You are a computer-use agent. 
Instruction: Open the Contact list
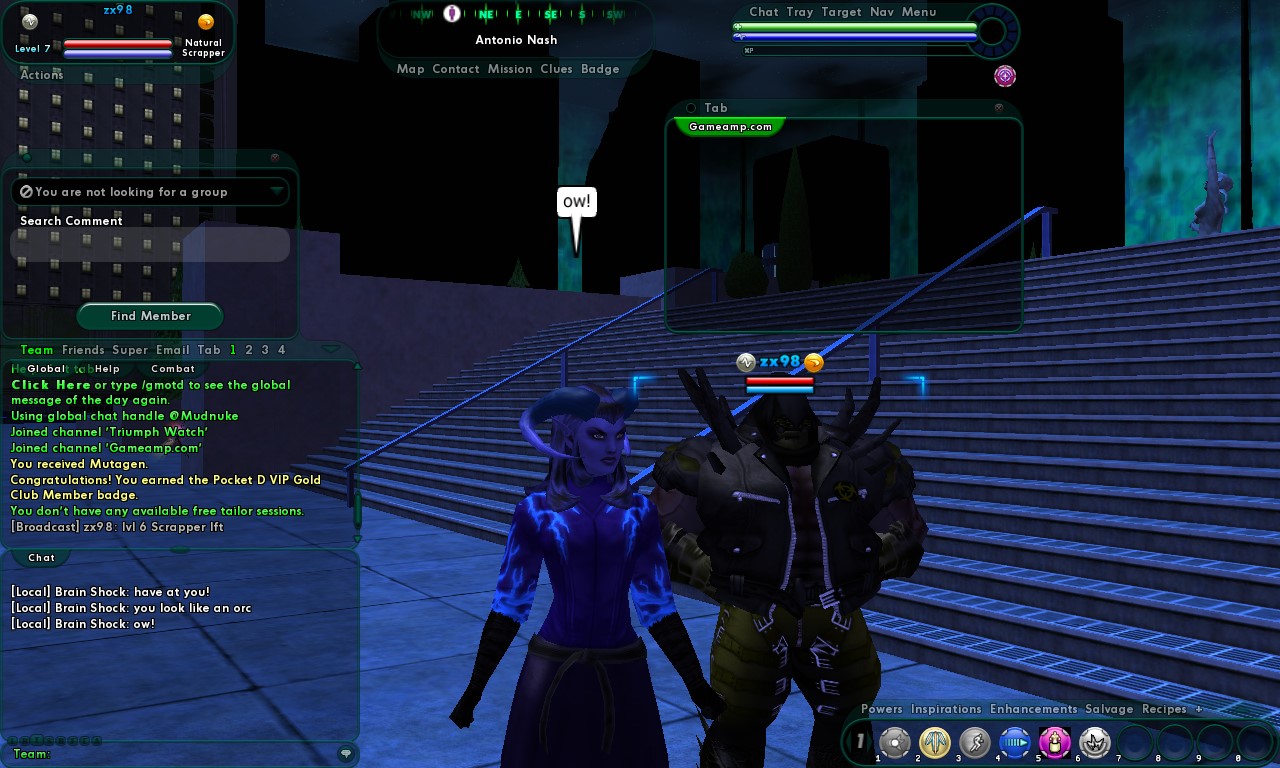point(456,69)
